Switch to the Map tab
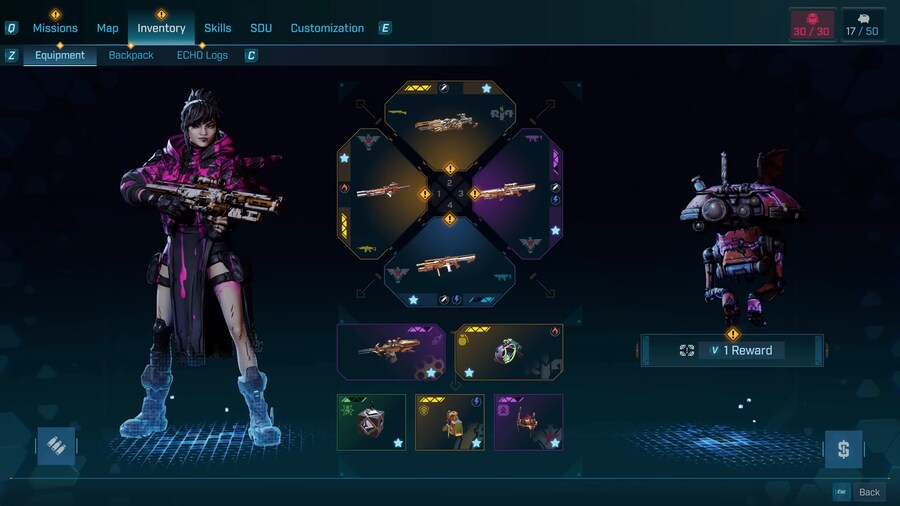Viewport: 900px width, 506px height. point(108,28)
